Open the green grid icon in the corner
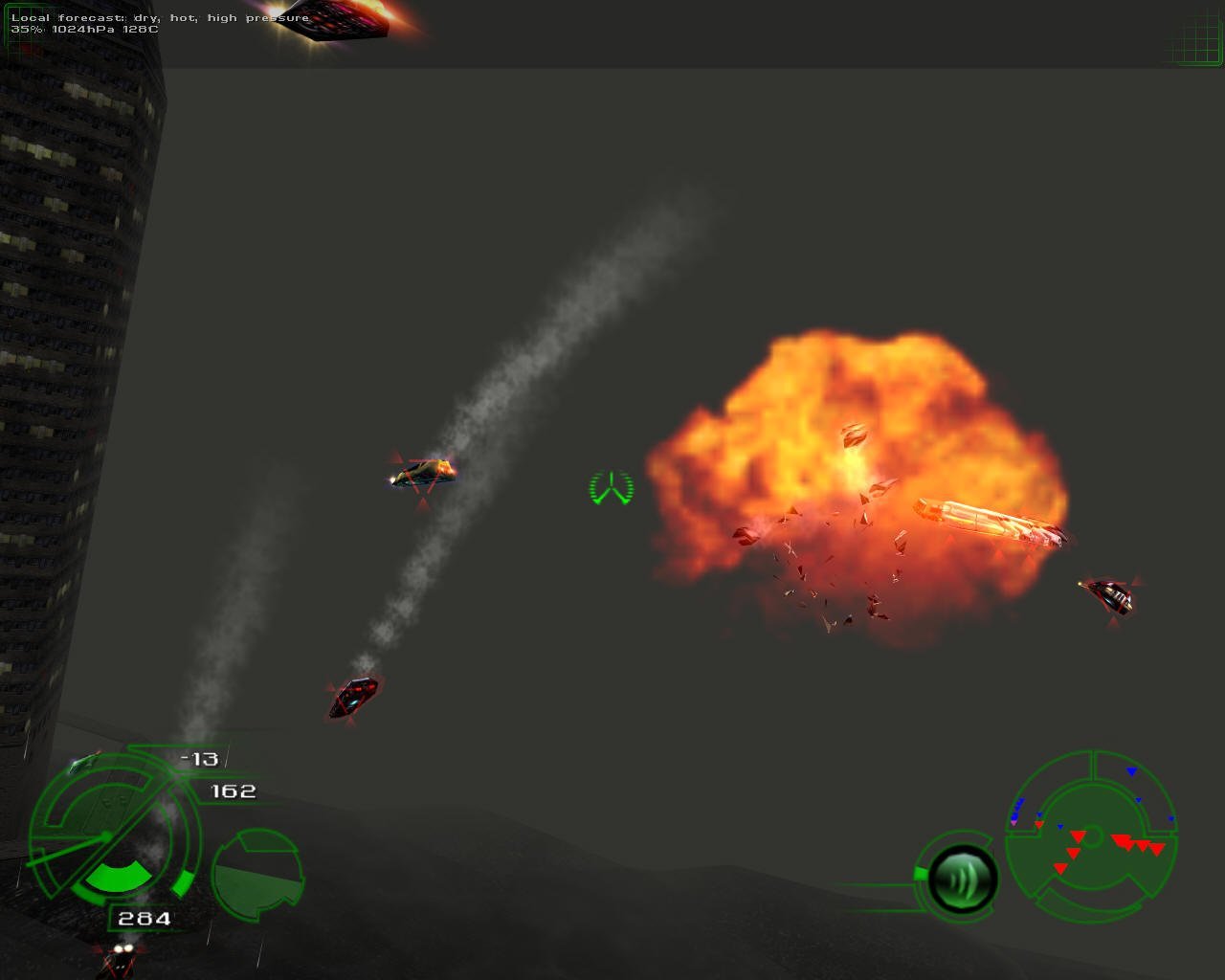1225x980 pixels. (1194, 38)
